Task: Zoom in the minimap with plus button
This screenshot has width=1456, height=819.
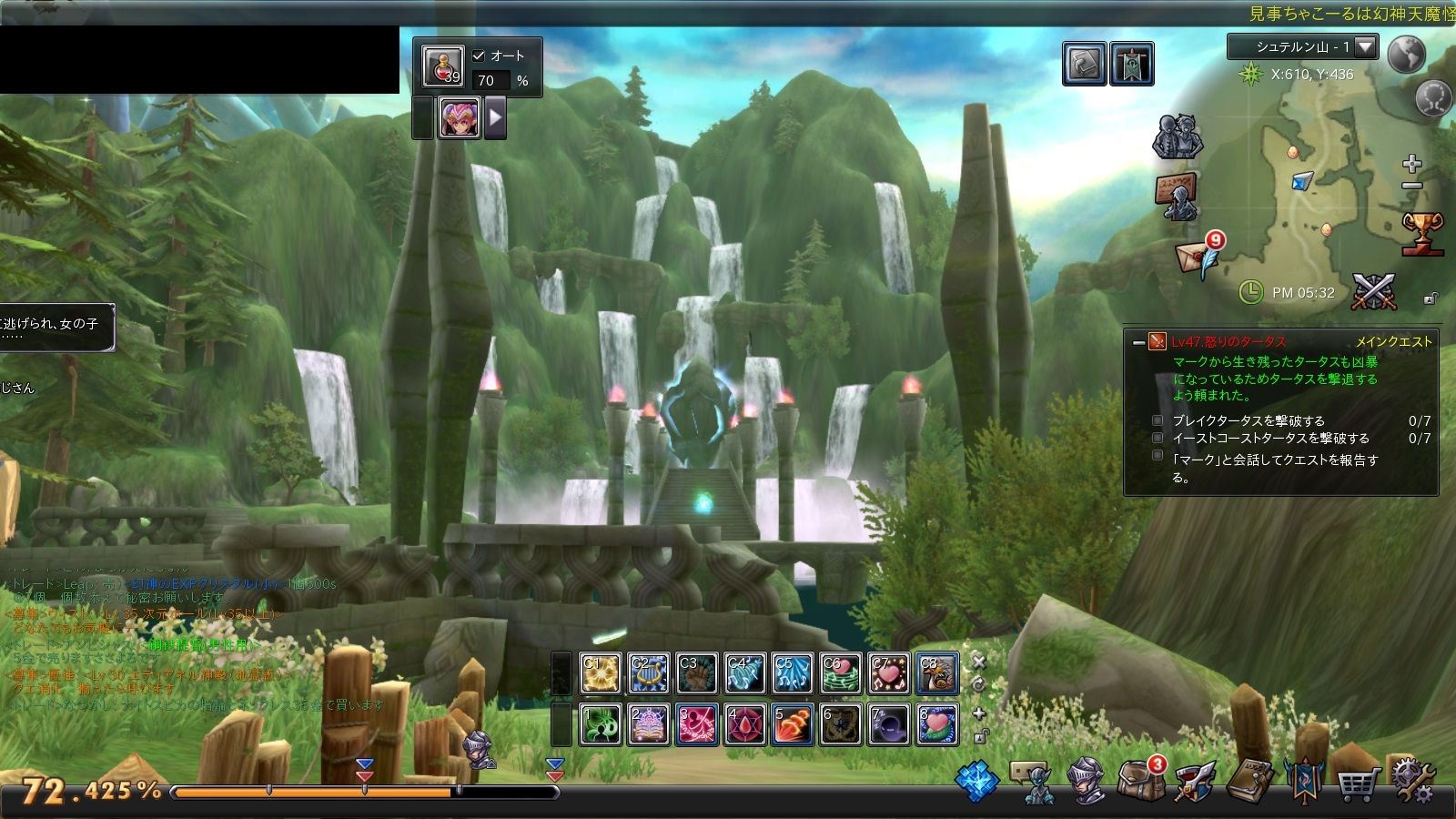Action: coord(1411,164)
